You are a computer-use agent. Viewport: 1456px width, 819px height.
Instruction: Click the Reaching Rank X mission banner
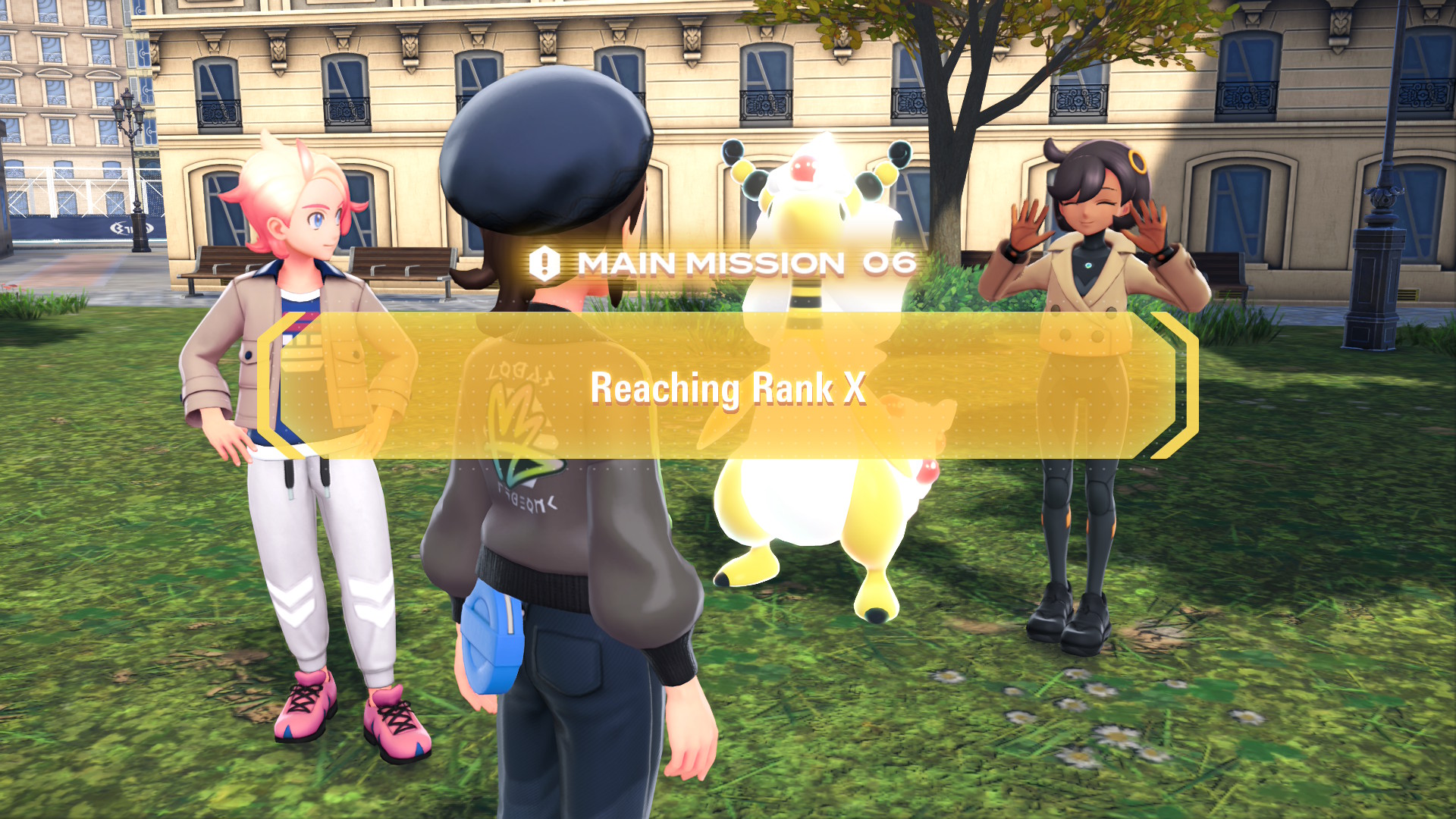click(728, 387)
